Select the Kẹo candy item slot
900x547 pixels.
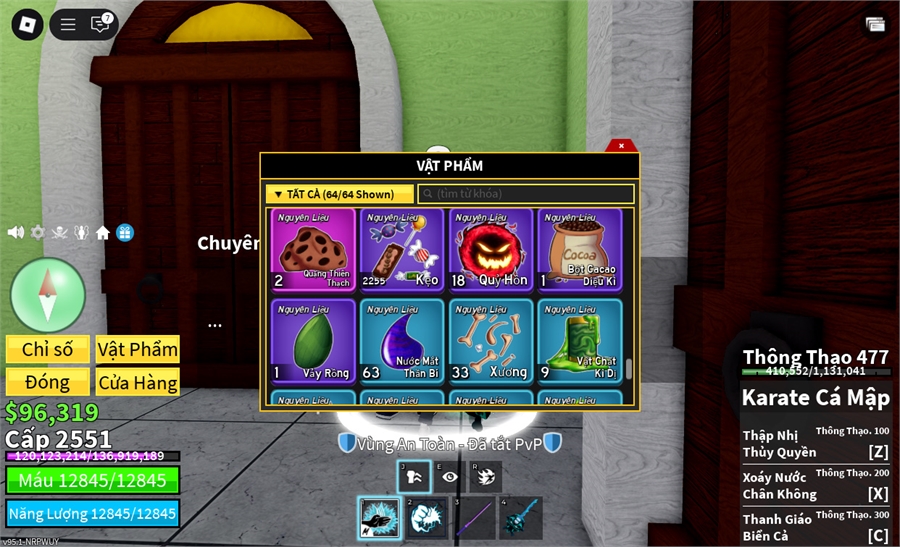(401, 249)
